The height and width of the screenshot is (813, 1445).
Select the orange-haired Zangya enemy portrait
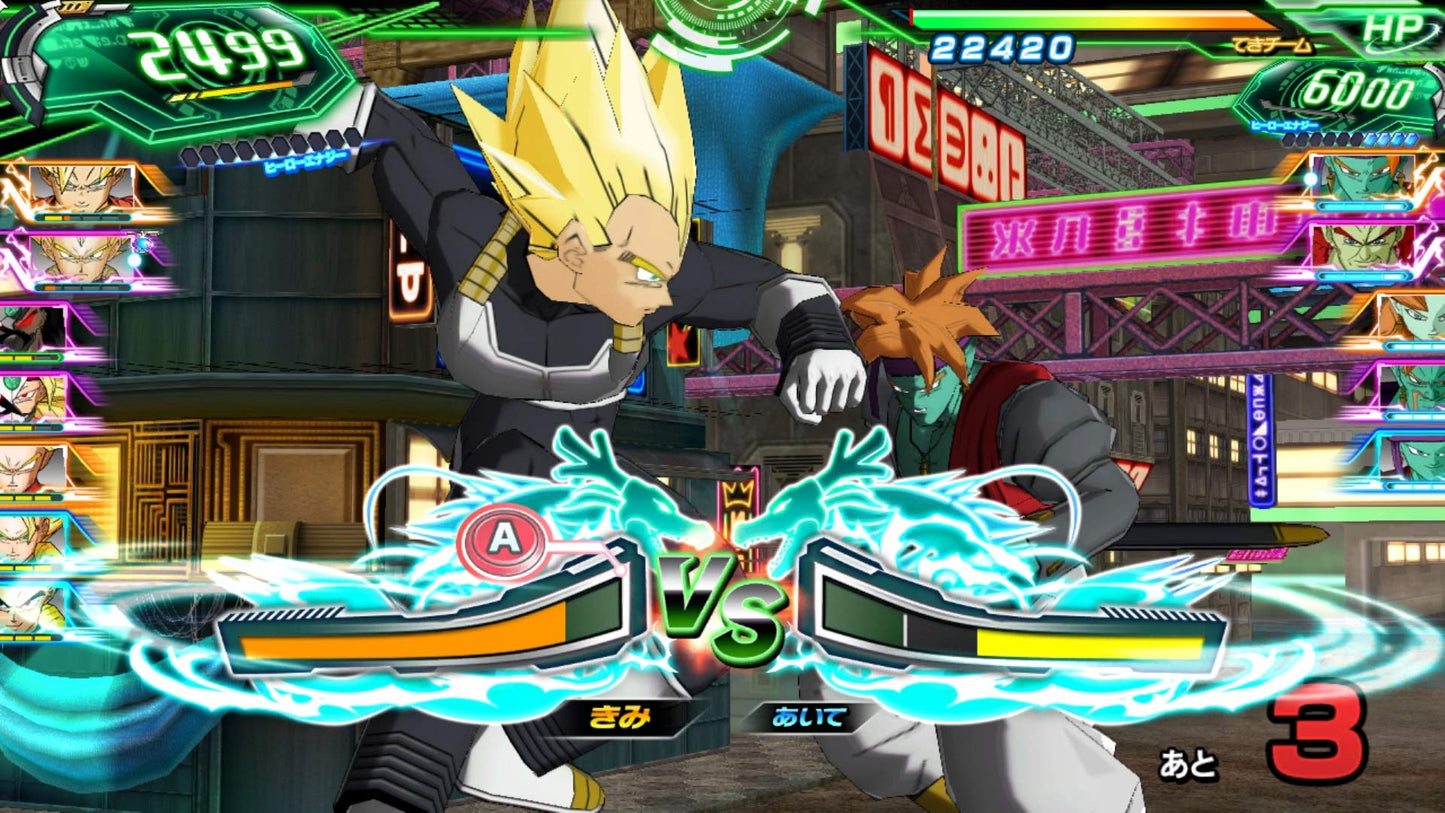click(x=1407, y=319)
